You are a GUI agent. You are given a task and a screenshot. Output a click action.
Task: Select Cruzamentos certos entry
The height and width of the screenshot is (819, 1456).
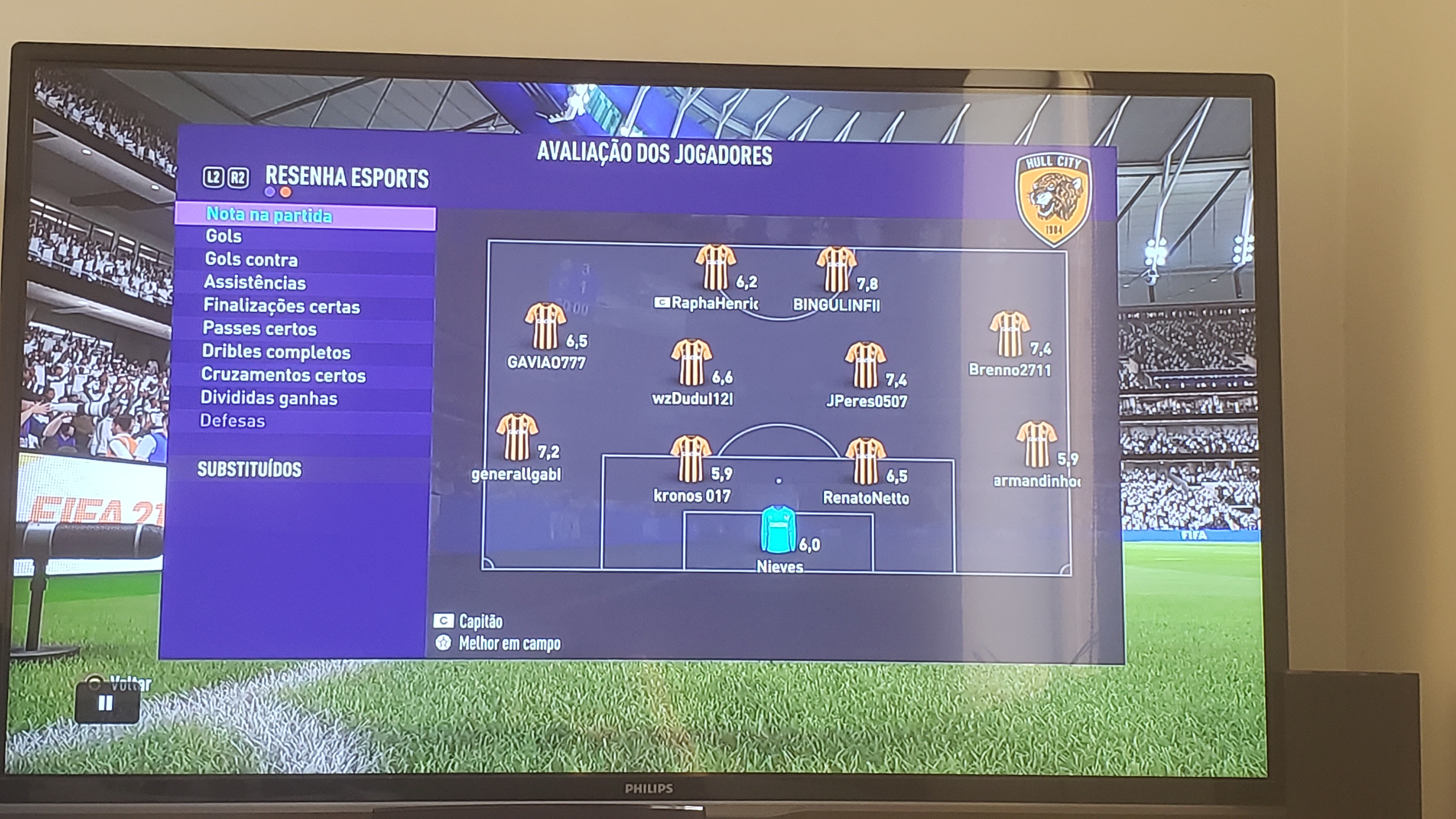(283, 375)
